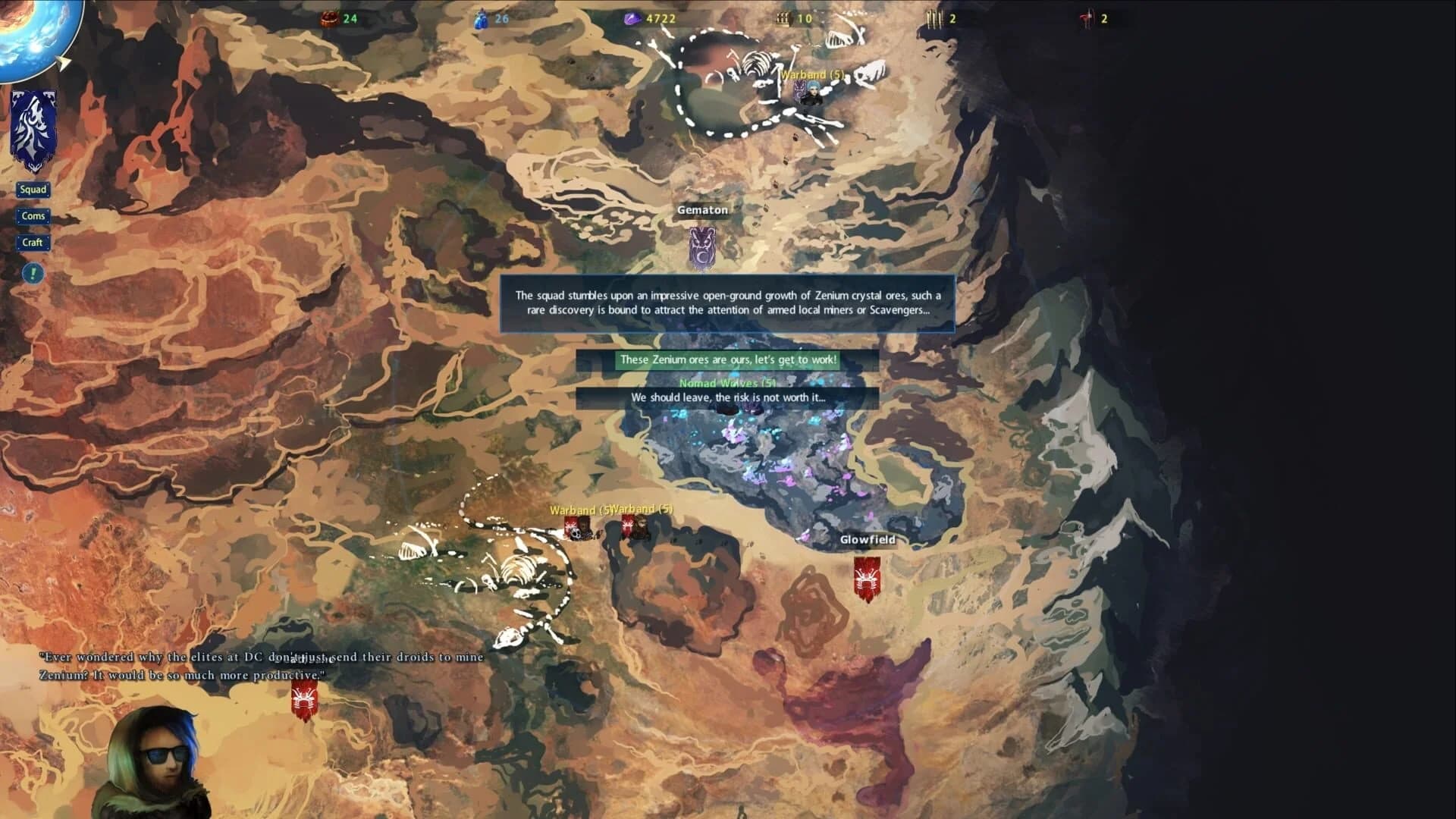Viewport: 1456px width, 819px height.
Task: Open the Coms panel
Action: 33,216
